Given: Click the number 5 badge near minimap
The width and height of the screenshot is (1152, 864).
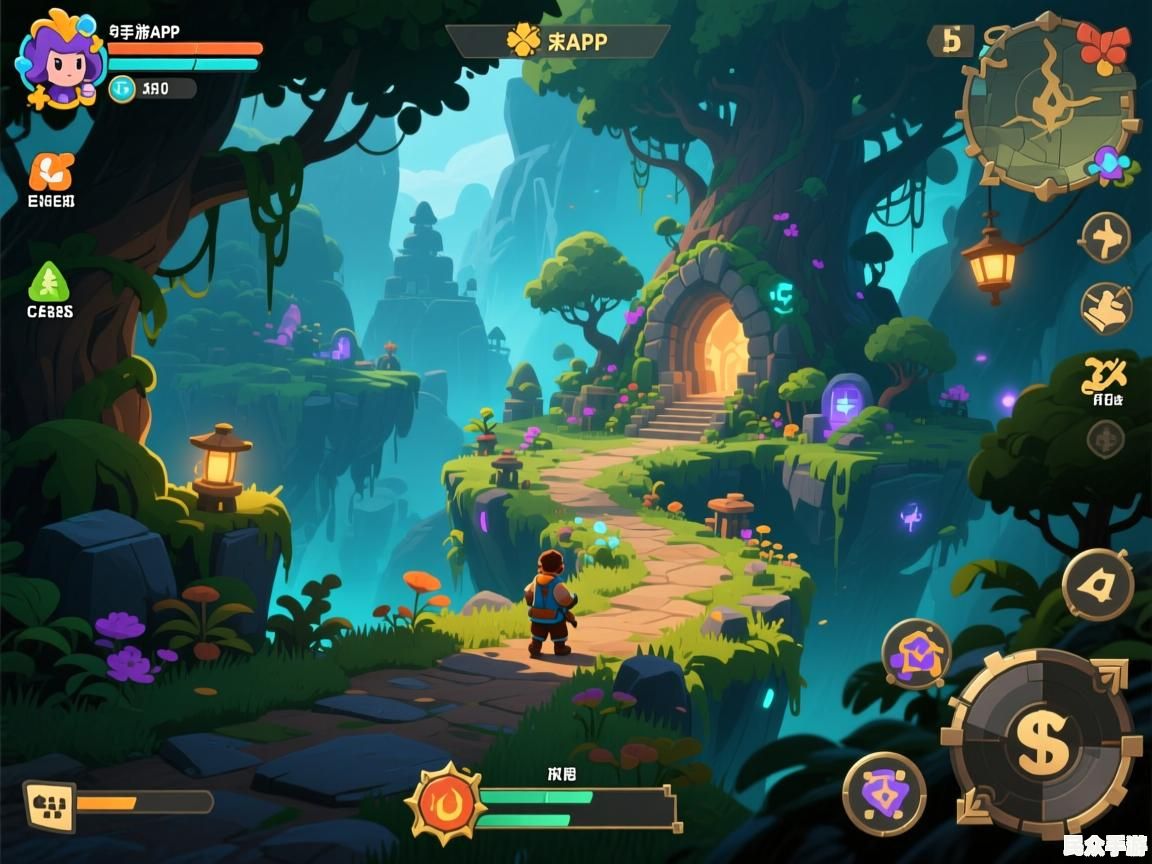Looking at the screenshot, I should point(951,41).
